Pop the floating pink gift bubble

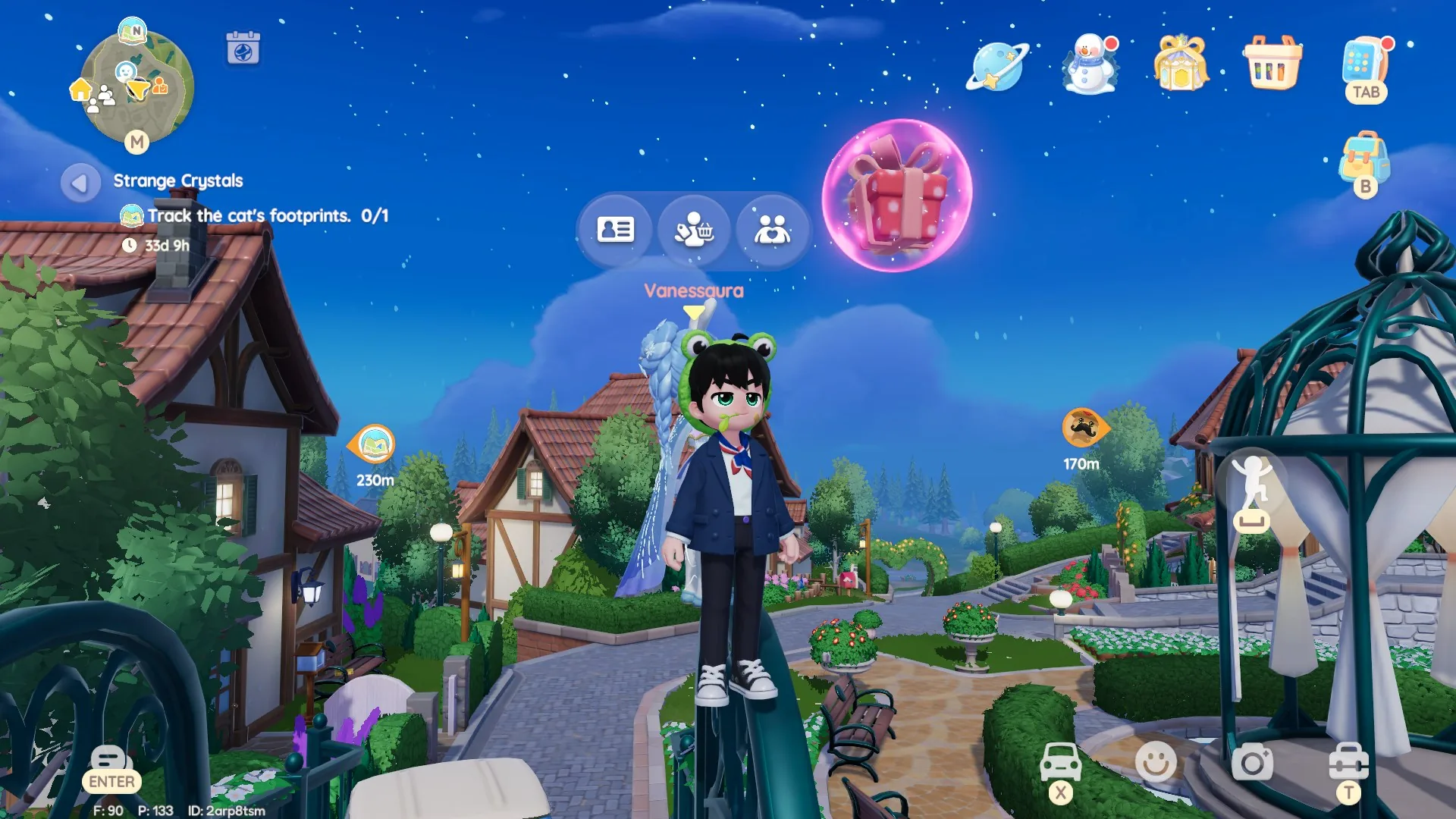click(x=899, y=193)
